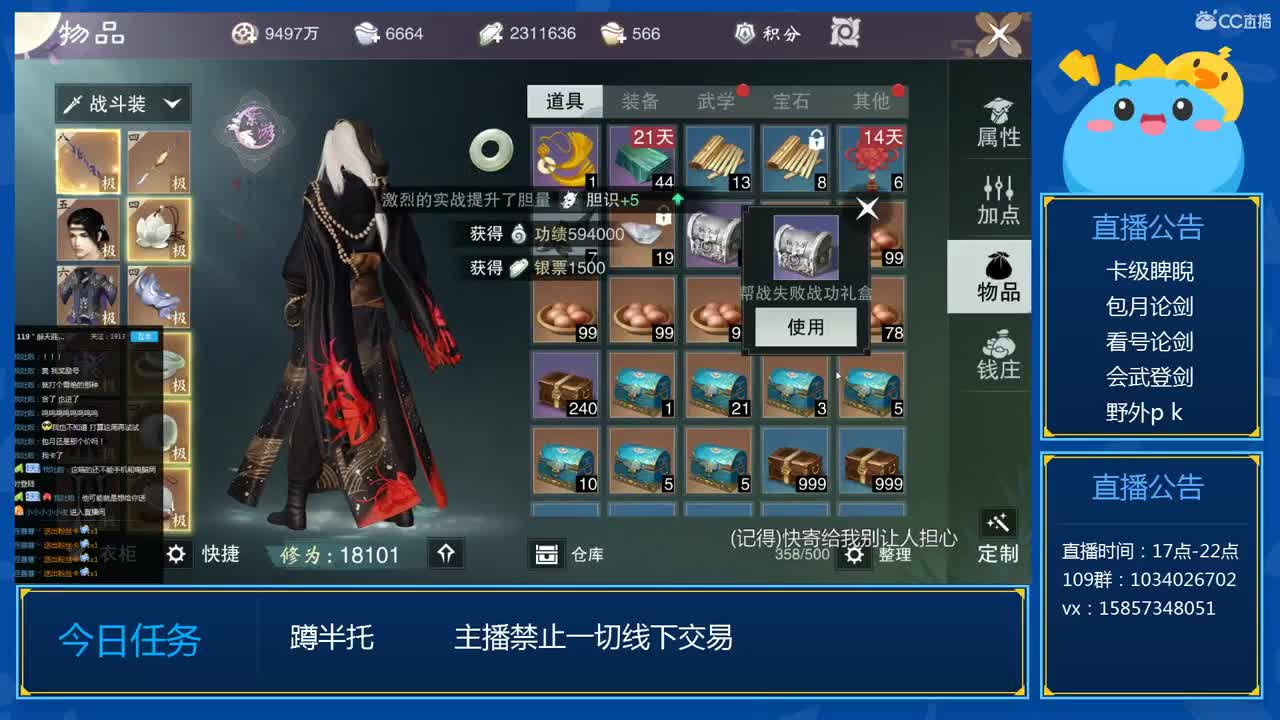Open the 定制 customization panel
The height and width of the screenshot is (720, 1280).
[997, 535]
